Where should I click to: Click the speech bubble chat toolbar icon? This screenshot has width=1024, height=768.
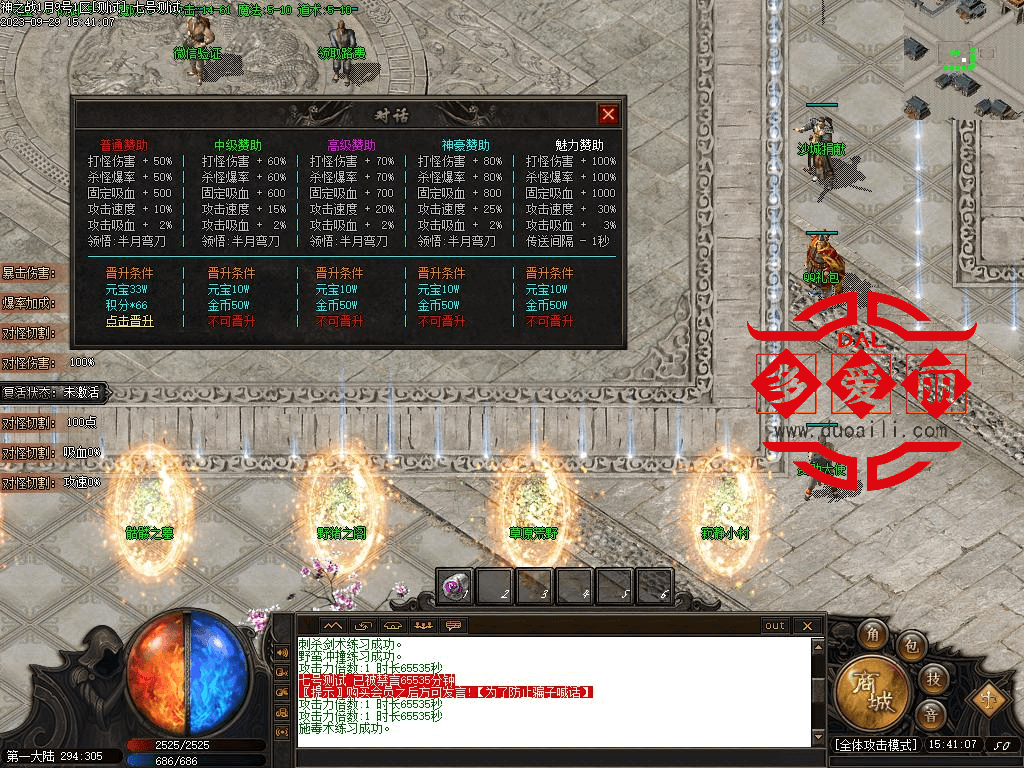click(x=454, y=626)
